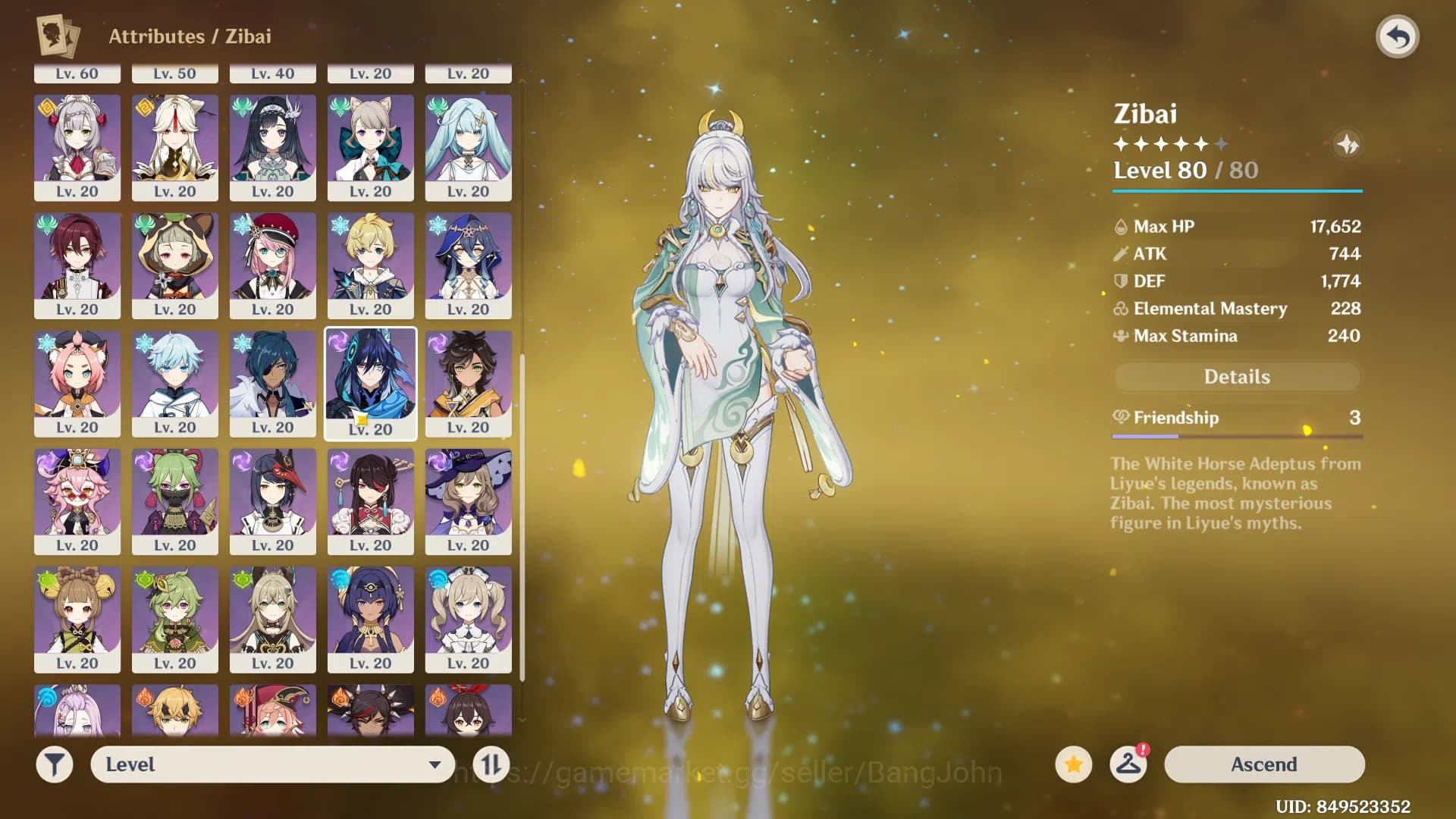Toggle the favorite star for Zibai
Screen dimensions: 1456x819
point(1072,764)
